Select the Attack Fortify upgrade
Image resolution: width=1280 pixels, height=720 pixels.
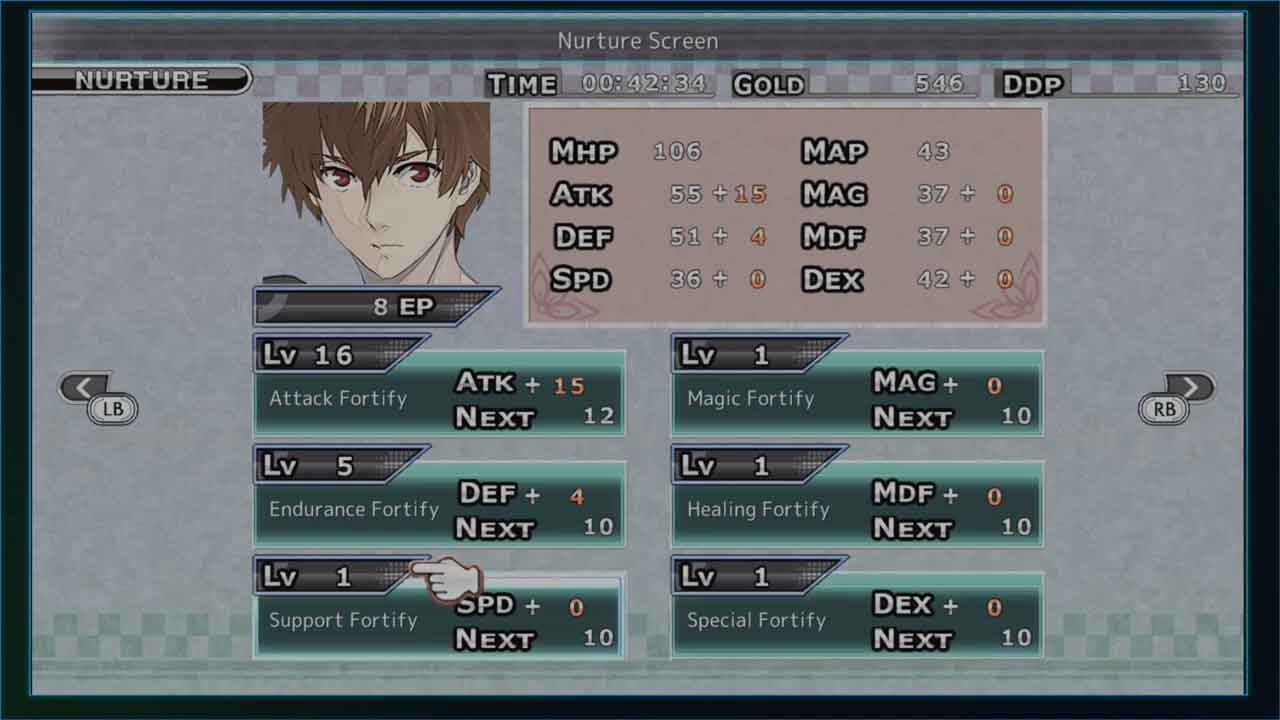coord(439,399)
